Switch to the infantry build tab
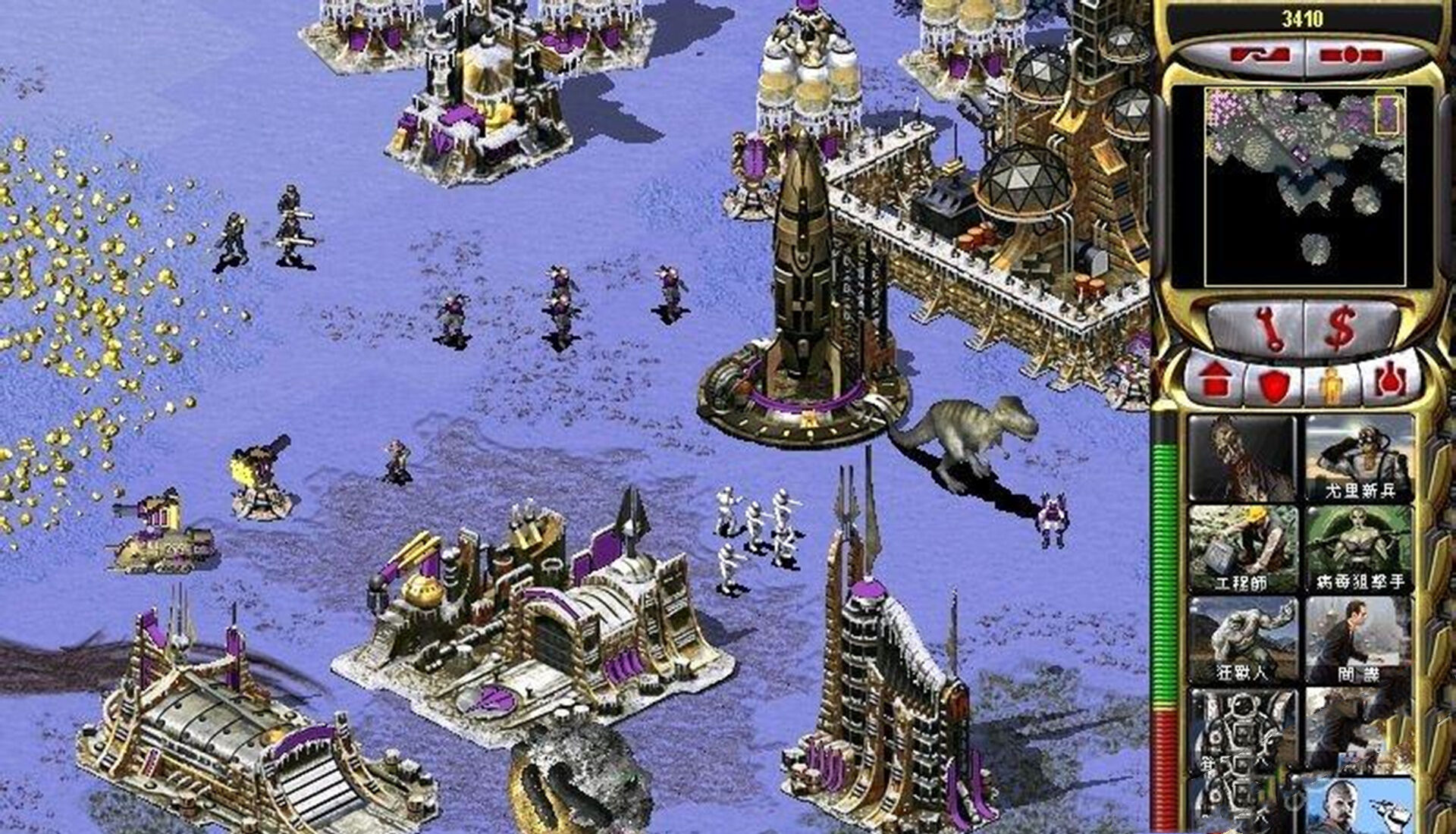Image resolution: width=1456 pixels, height=834 pixels. [x=1331, y=384]
